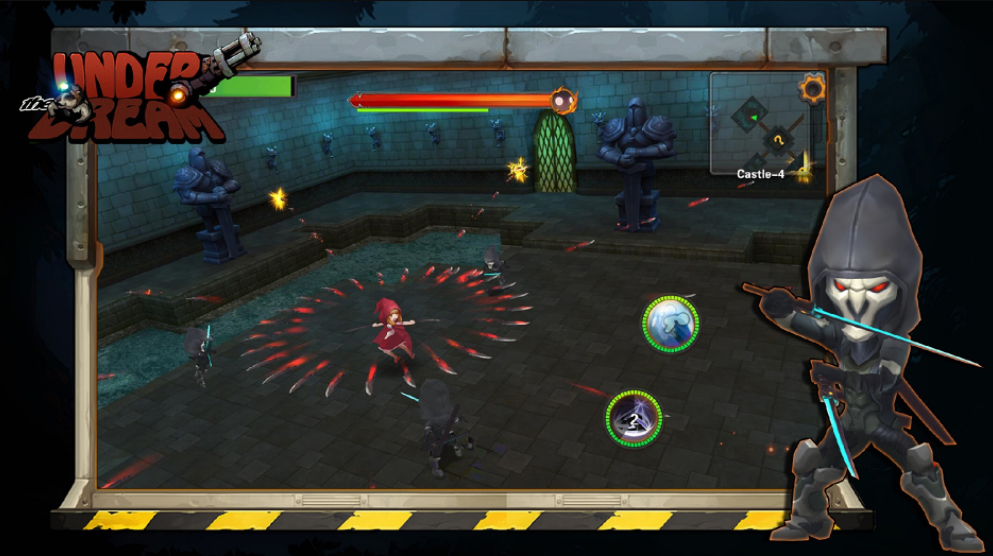The height and width of the screenshot is (556, 993).
Task: Activate the blue orb skill
Action: [670, 323]
